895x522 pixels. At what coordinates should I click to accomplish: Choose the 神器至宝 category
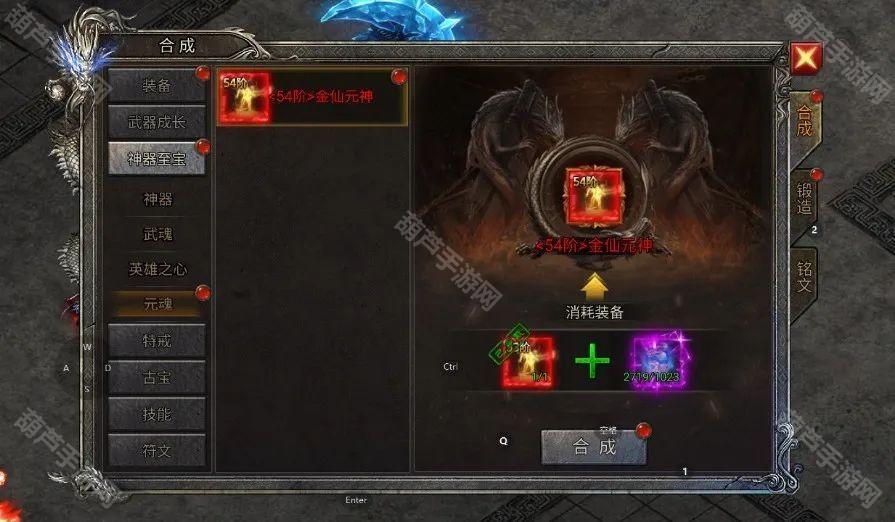[x=156, y=158]
